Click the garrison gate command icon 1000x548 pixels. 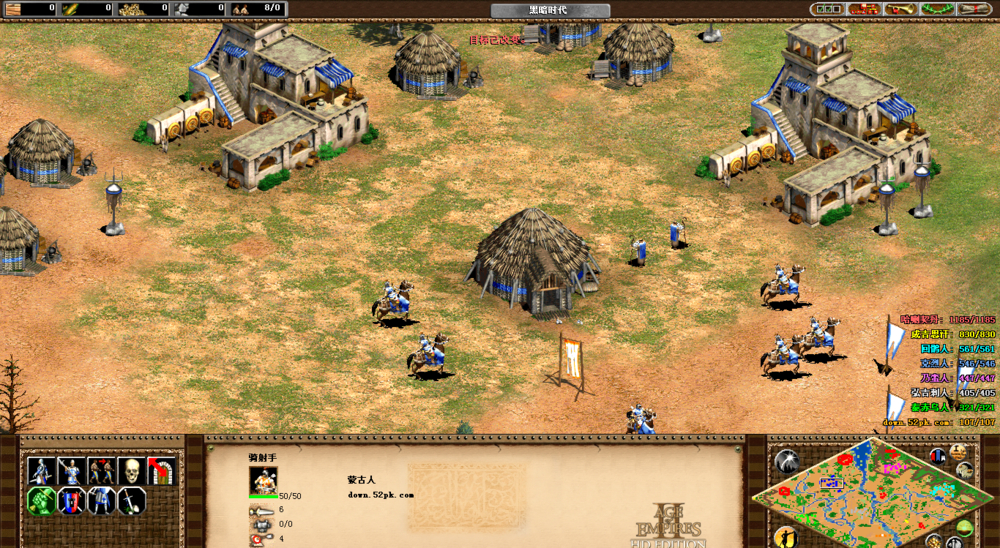(x=160, y=471)
